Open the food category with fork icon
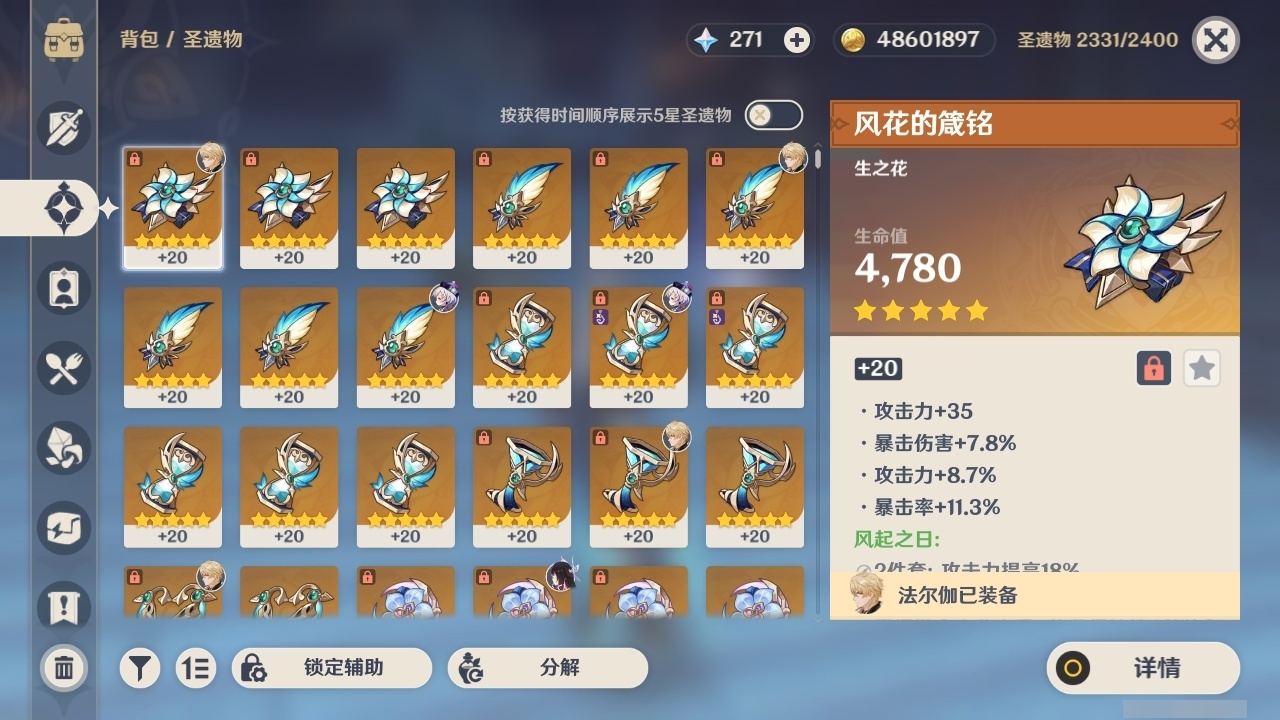1280x720 pixels. (x=62, y=368)
